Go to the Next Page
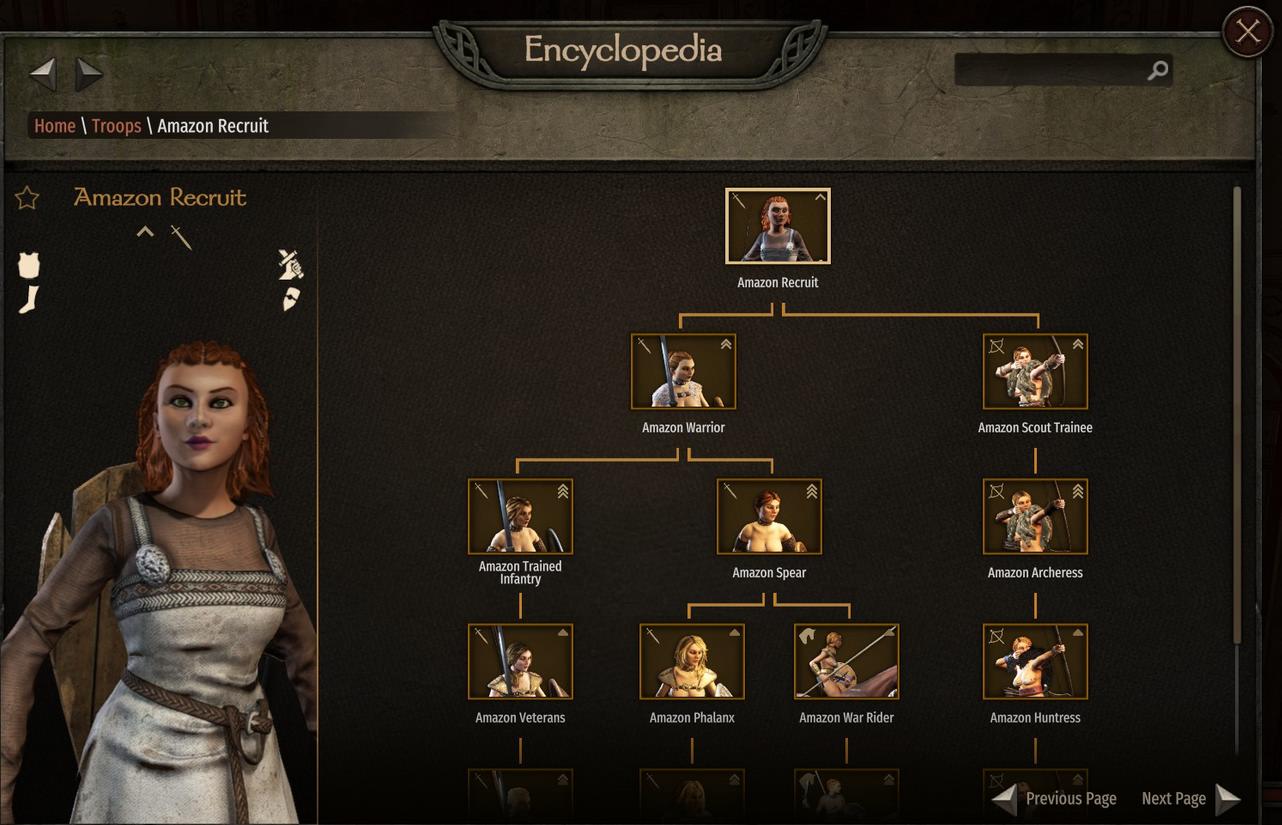 tap(1190, 798)
